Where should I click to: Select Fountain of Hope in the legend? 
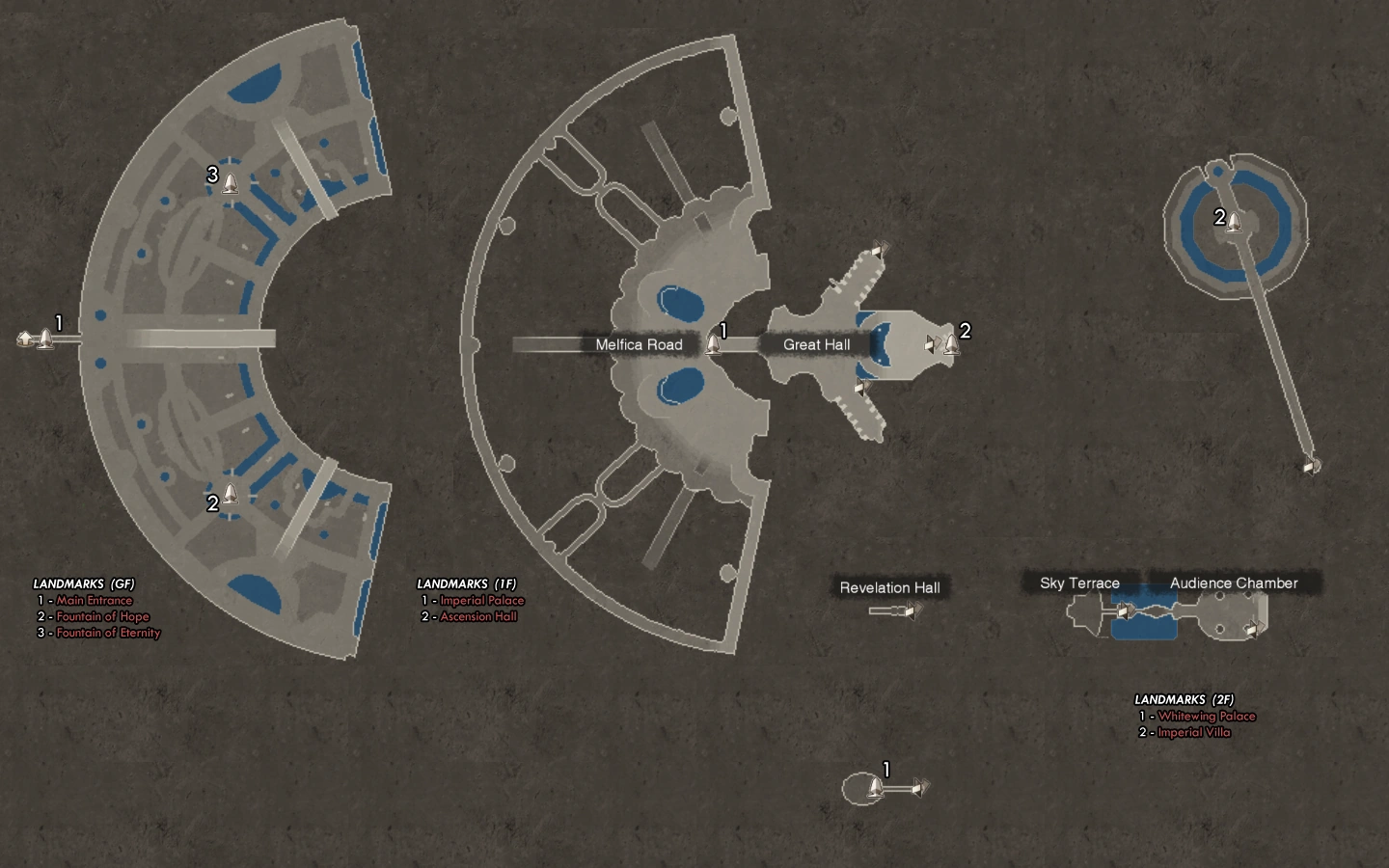click(102, 616)
